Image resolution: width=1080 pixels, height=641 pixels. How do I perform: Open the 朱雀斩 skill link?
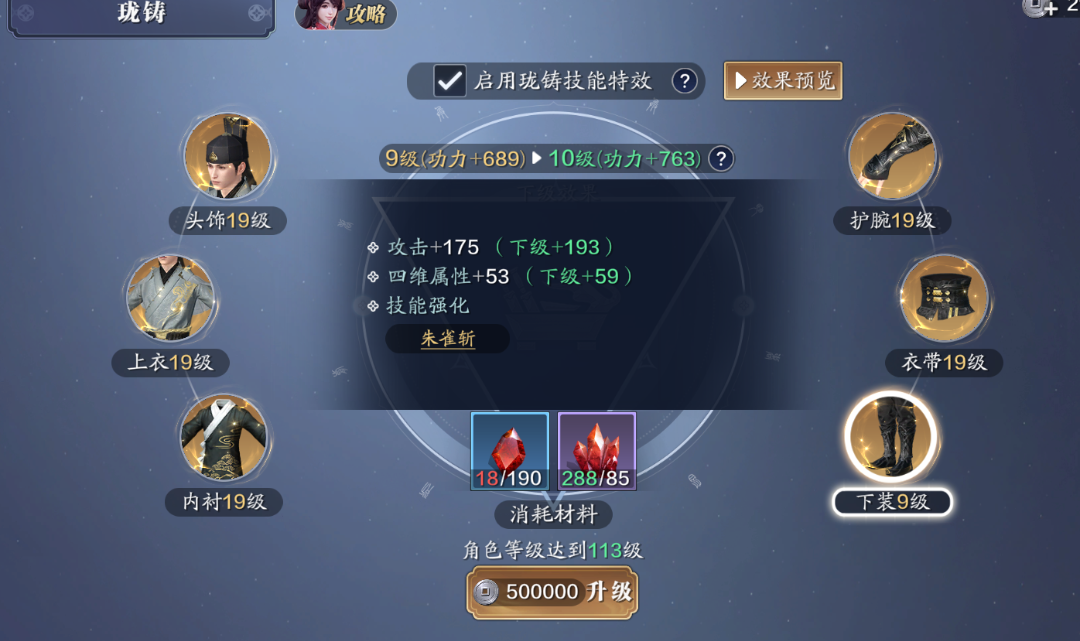pyautogui.click(x=447, y=339)
